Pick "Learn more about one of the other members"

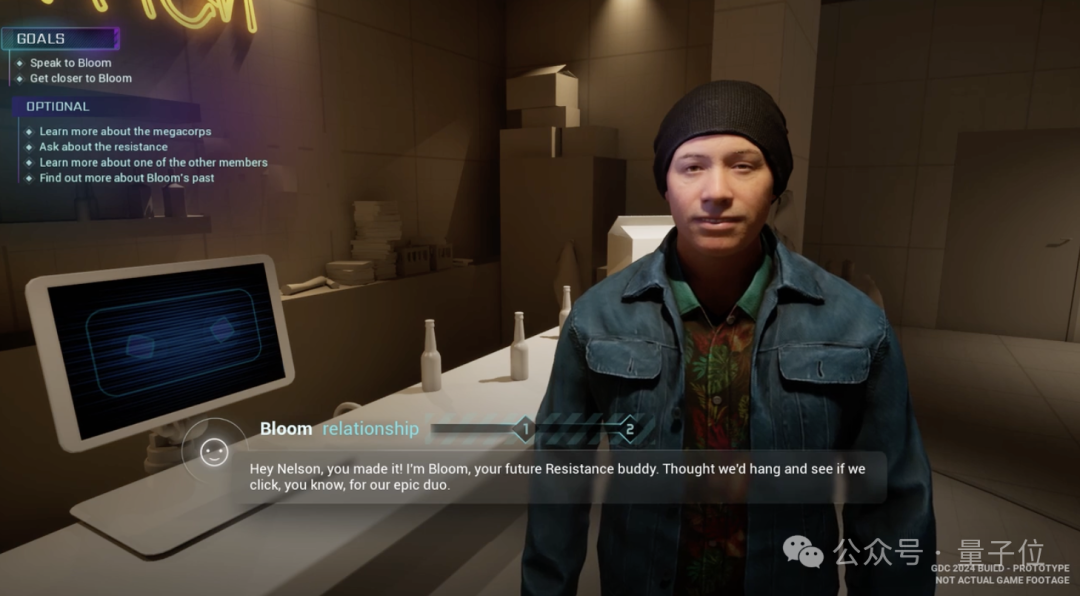(x=153, y=162)
